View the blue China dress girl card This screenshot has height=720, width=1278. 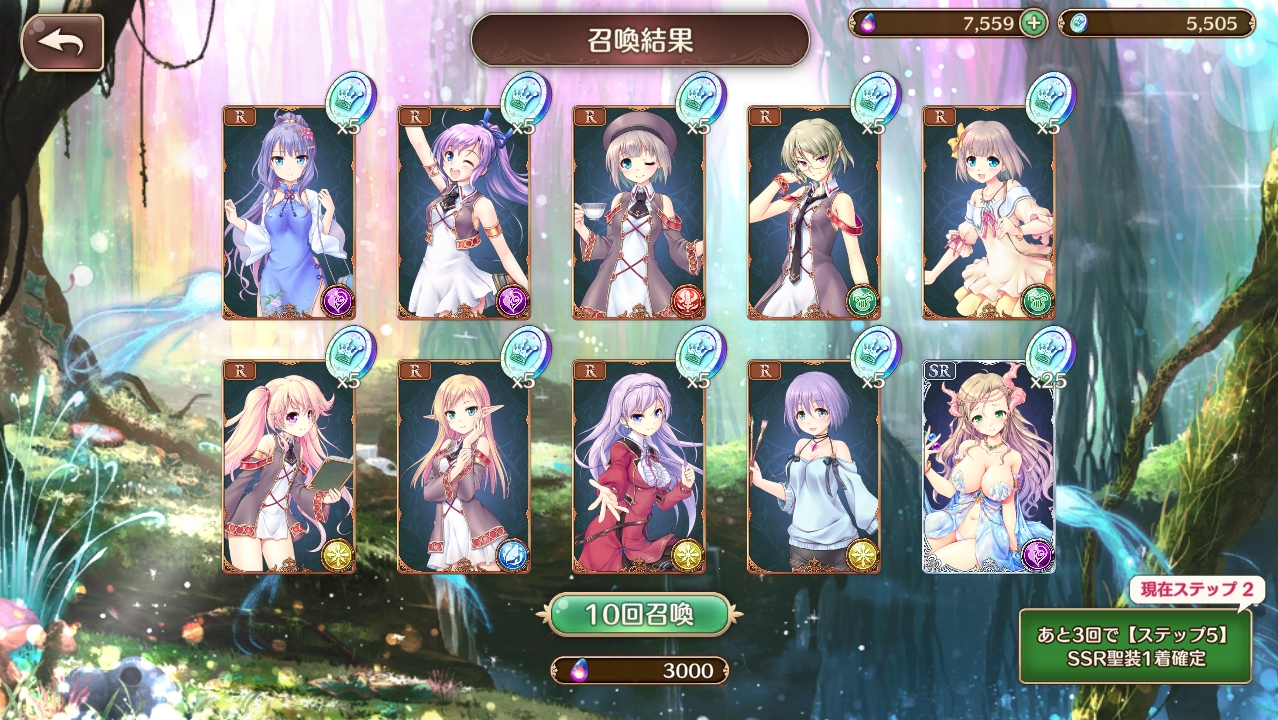(288, 213)
